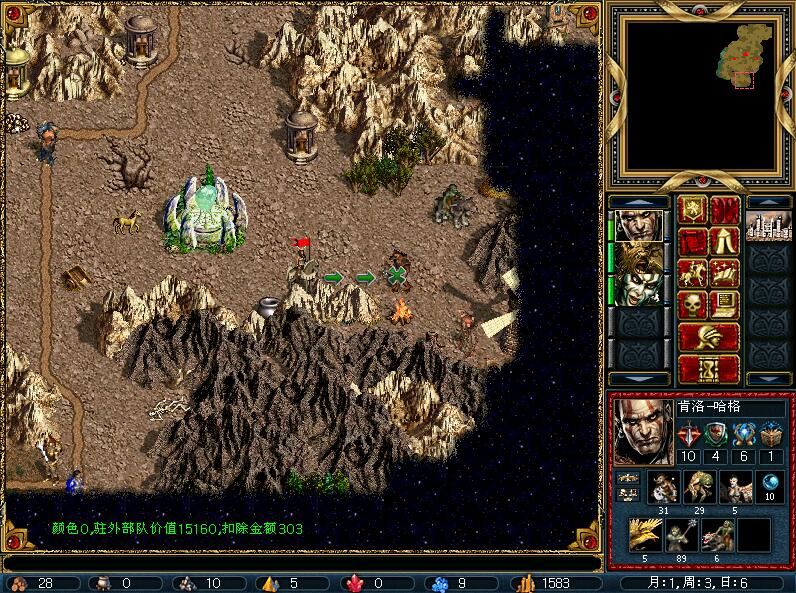Image resolution: width=796 pixels, height=593 pixels.
Task: Open the spellbook cast spell button
Action: click(x=725, y=273)
